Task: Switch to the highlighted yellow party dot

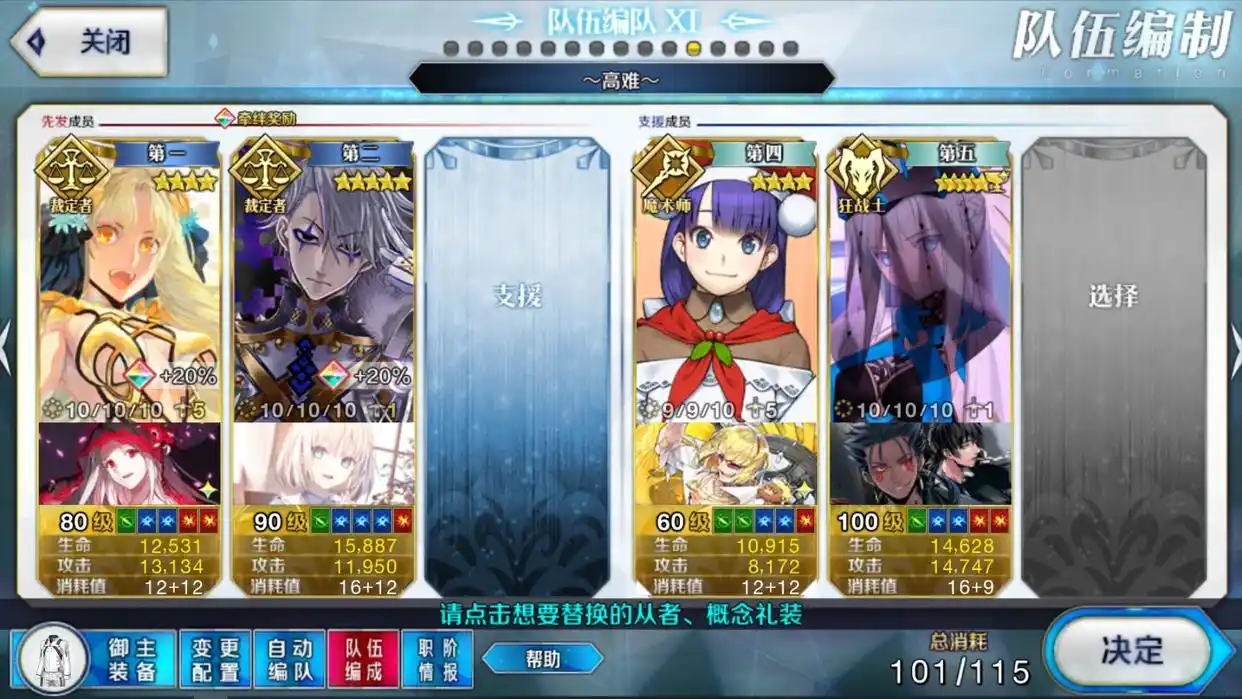Action: [694, 48]
